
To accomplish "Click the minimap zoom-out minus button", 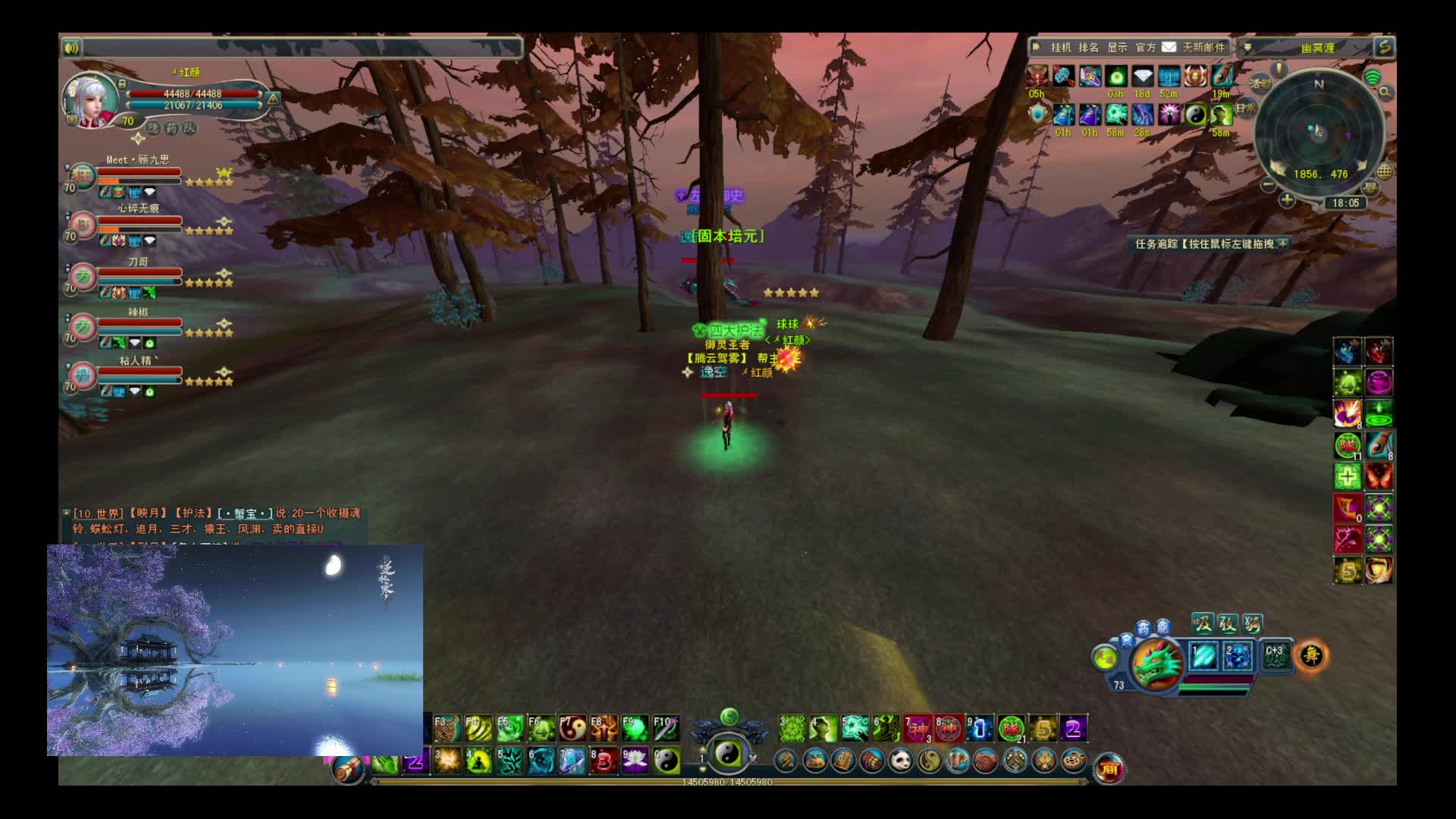I will (x=1268, y=185).
